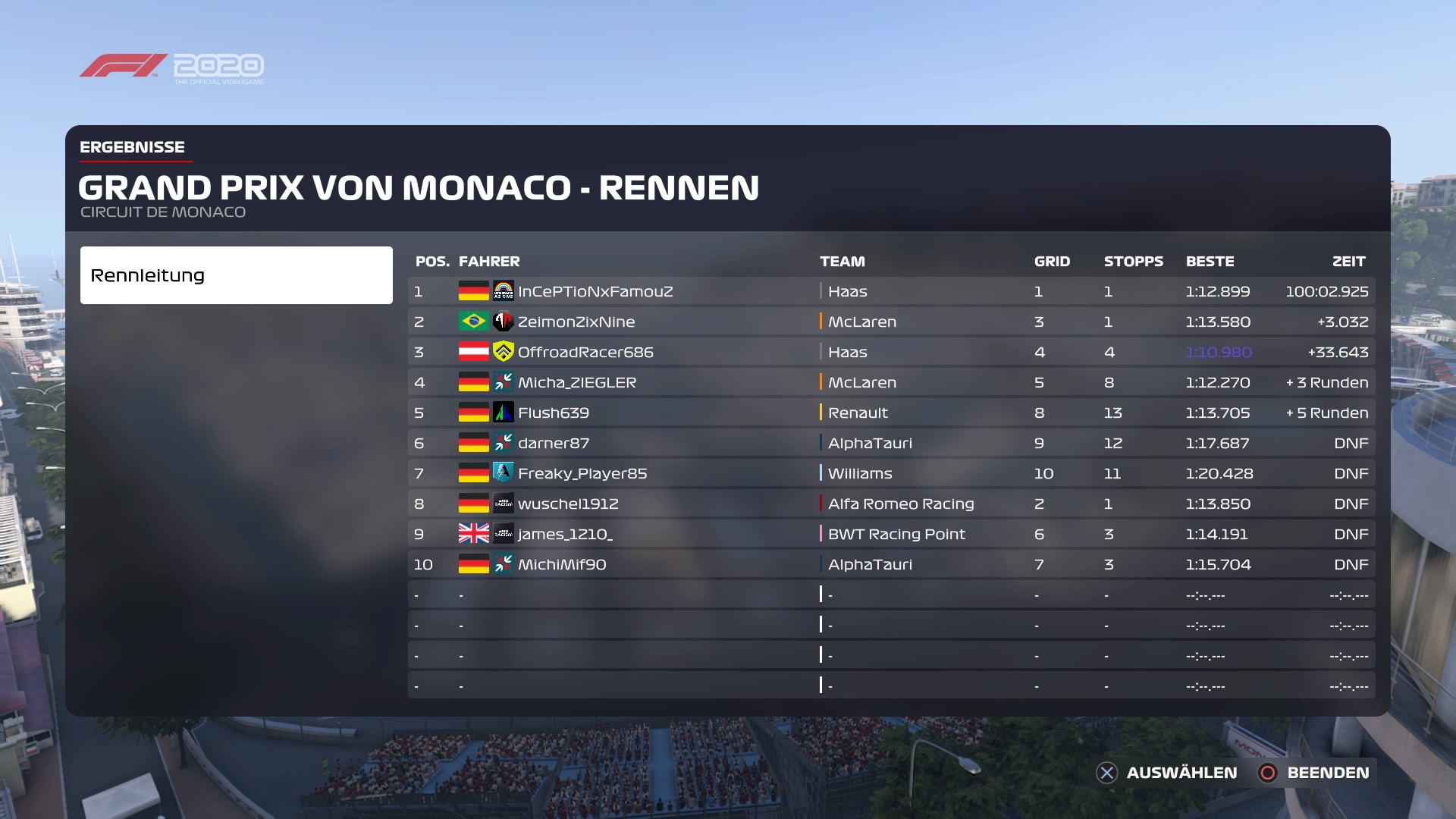1456x819 pixels.
Task: Select darner87 in the driver list
Action: point(553,443)
